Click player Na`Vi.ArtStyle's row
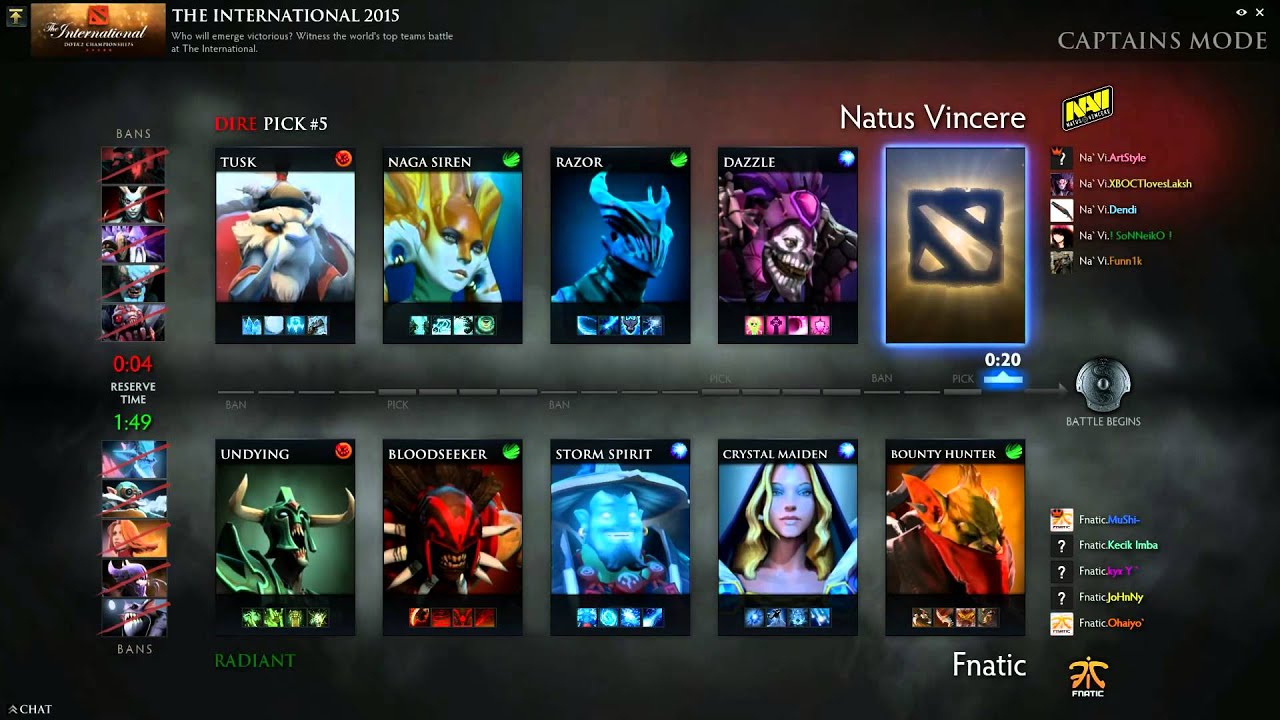Screen dimensions: 1280x720 point(1111,158)
